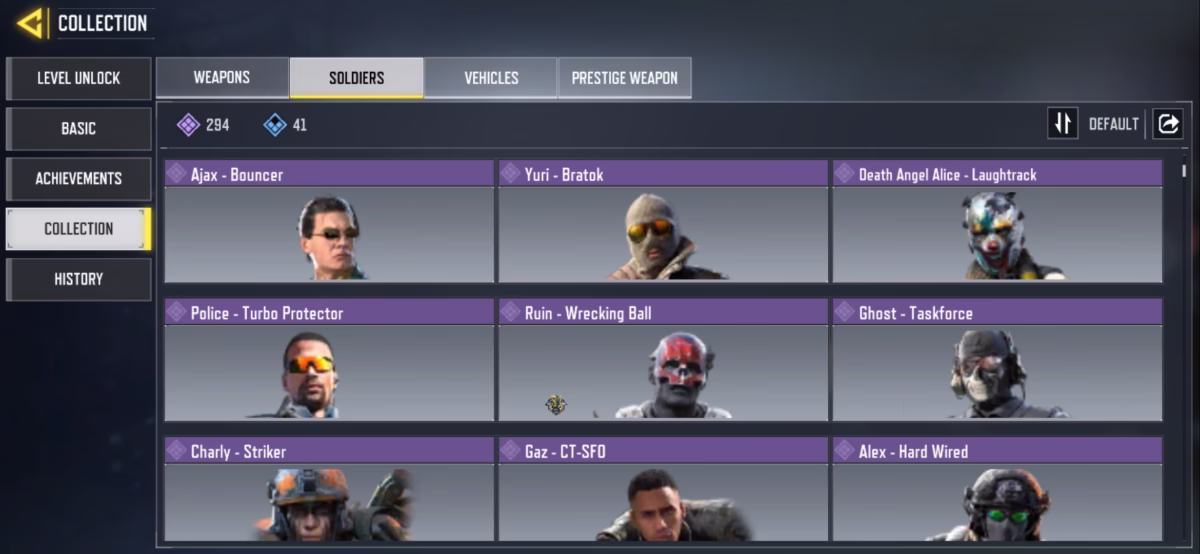Open the Achievements section

pyautogui.click(x=79, y=178)
